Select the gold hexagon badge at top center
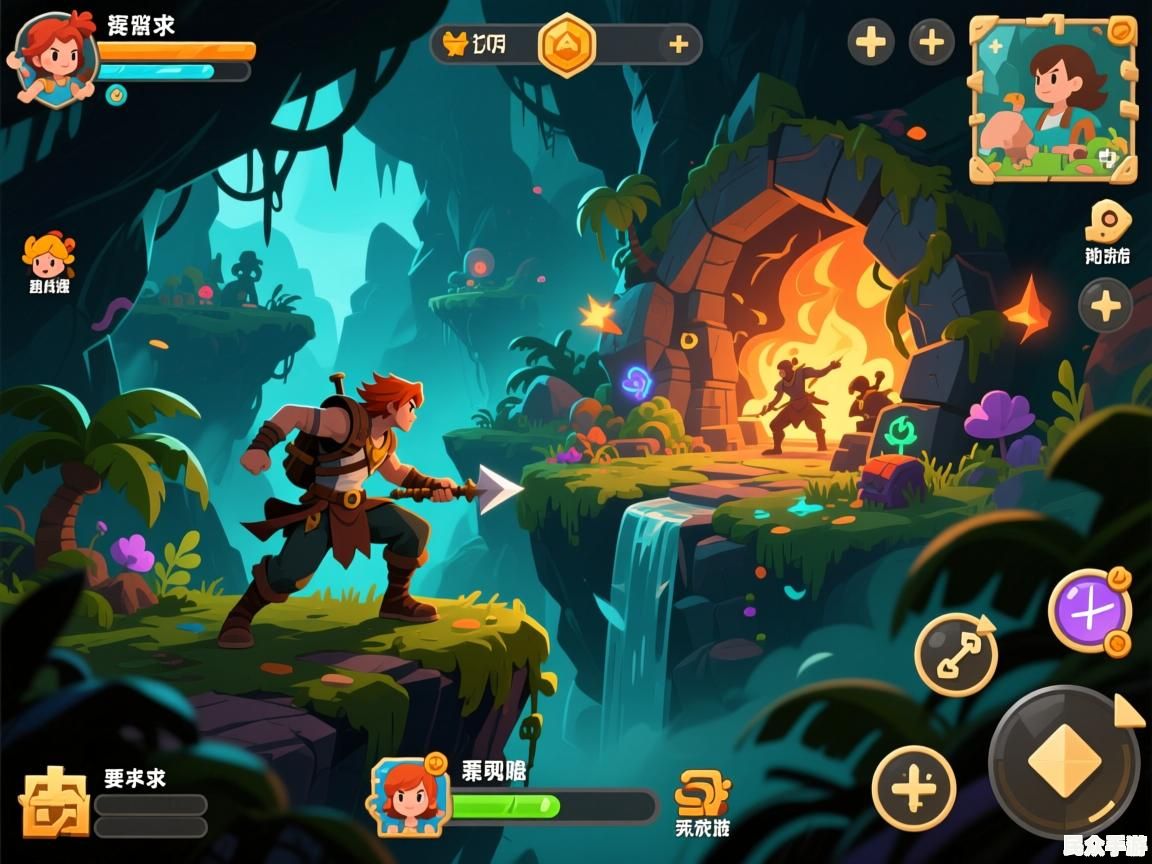 pyautogui.click(x=567, y=45)
